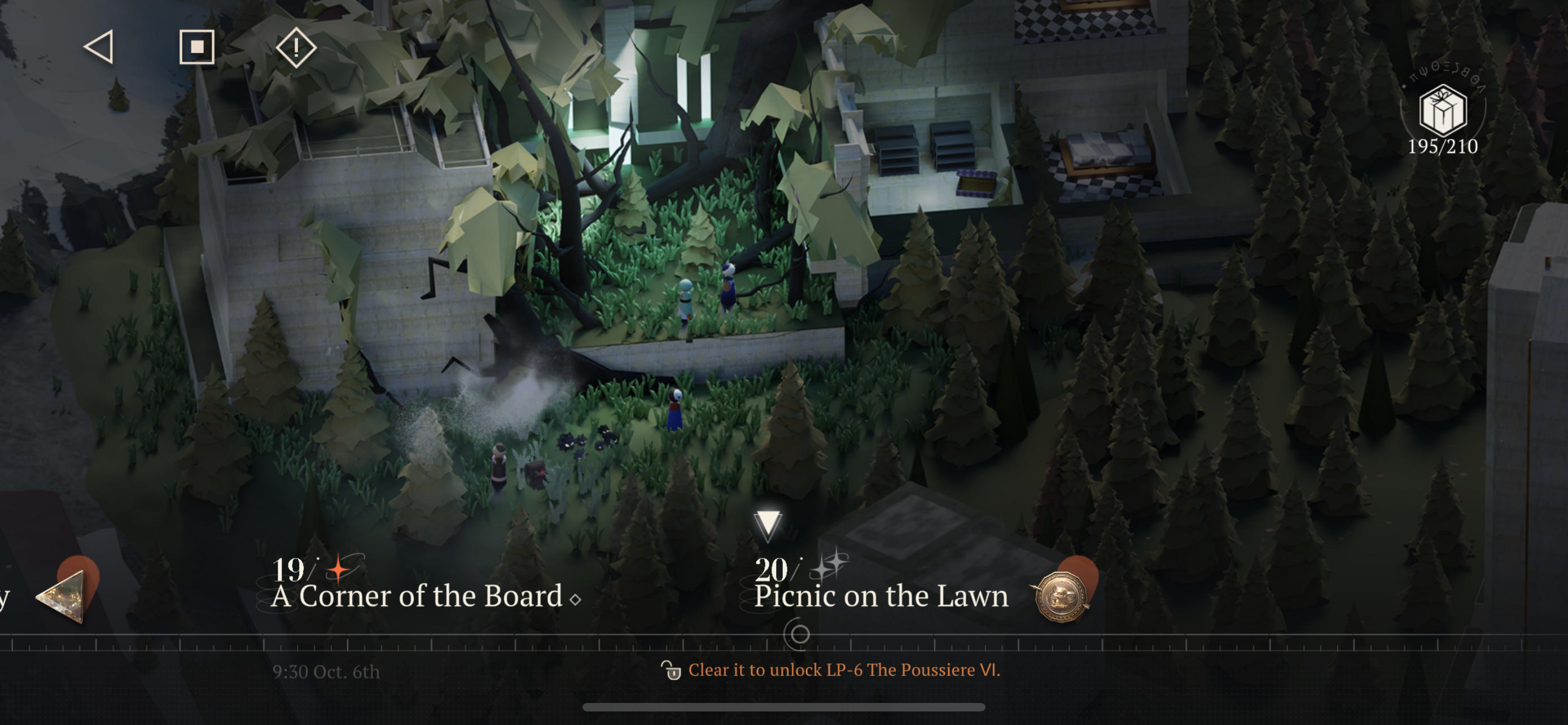Tap the white down-arrow stage pointer
The width and height of the screenshot is (1568, 725).
click(x=768, y=524)
